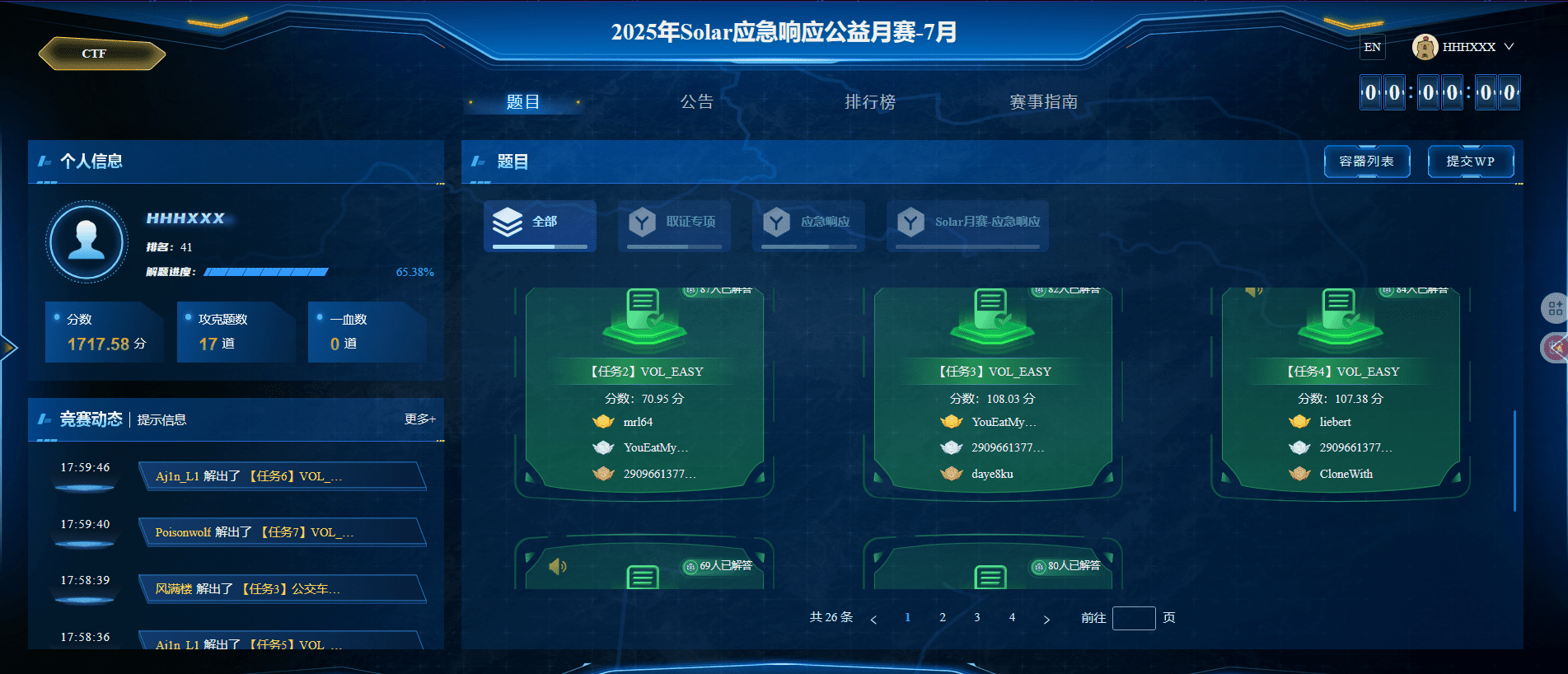Switch to the 公告 tab
1568x674 pixels.
(696, 101)
